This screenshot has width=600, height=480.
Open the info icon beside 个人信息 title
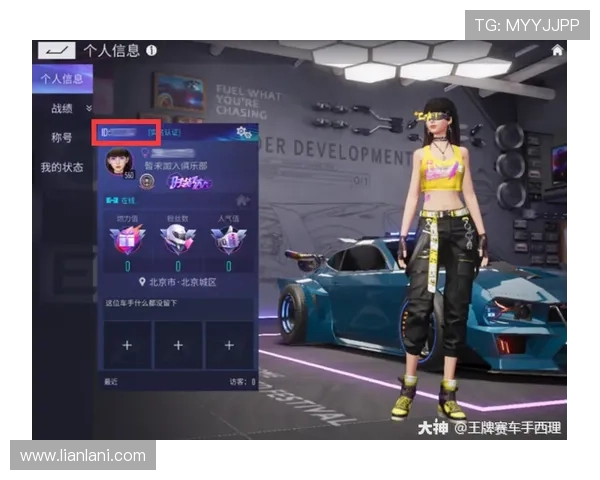click(x=151, y=50)
